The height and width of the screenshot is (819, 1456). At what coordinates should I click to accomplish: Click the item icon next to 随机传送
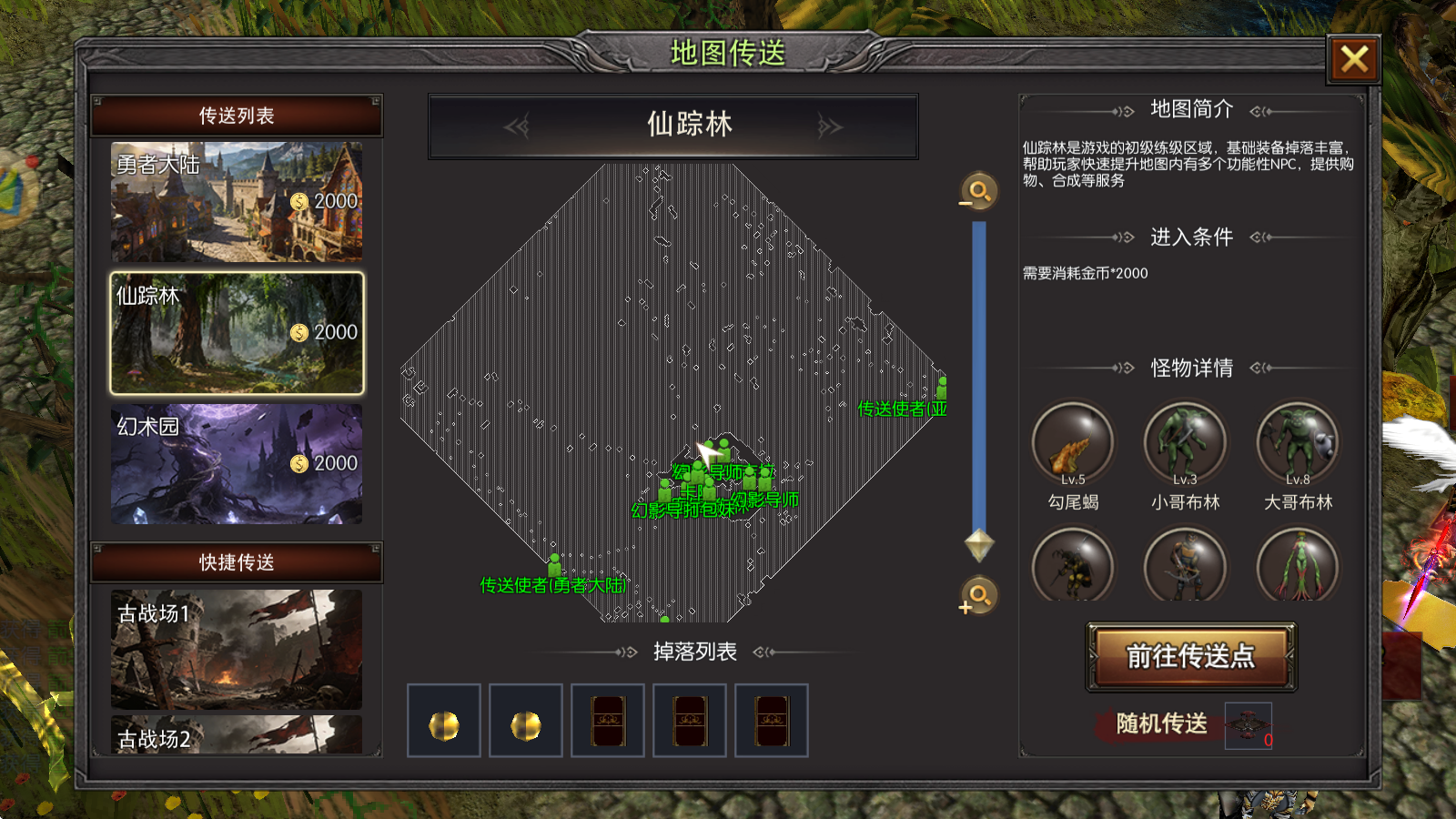click(x=1246, y=726)
